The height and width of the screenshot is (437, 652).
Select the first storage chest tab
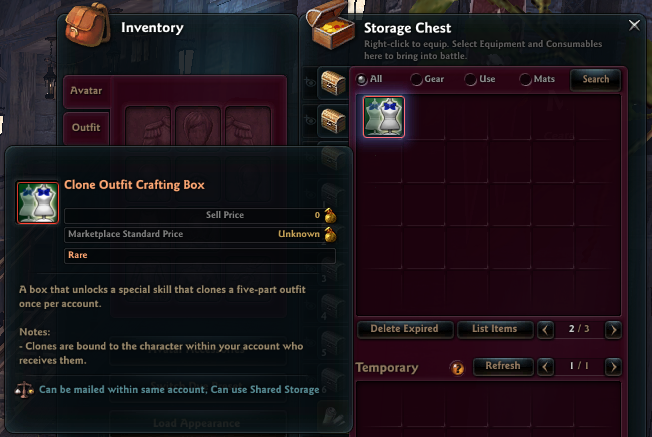click(x=333, y=85)
